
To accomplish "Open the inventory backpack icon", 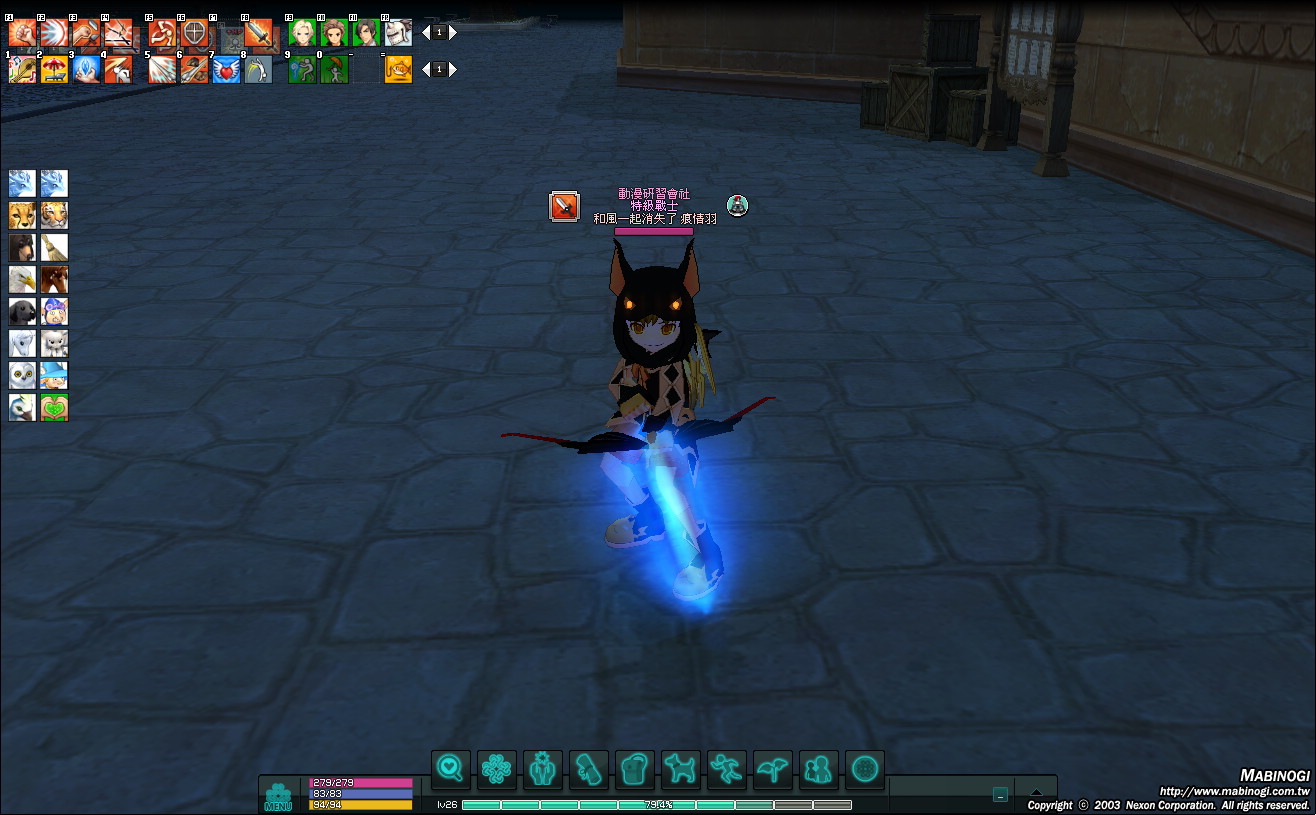I will click(x=635, y=769).
